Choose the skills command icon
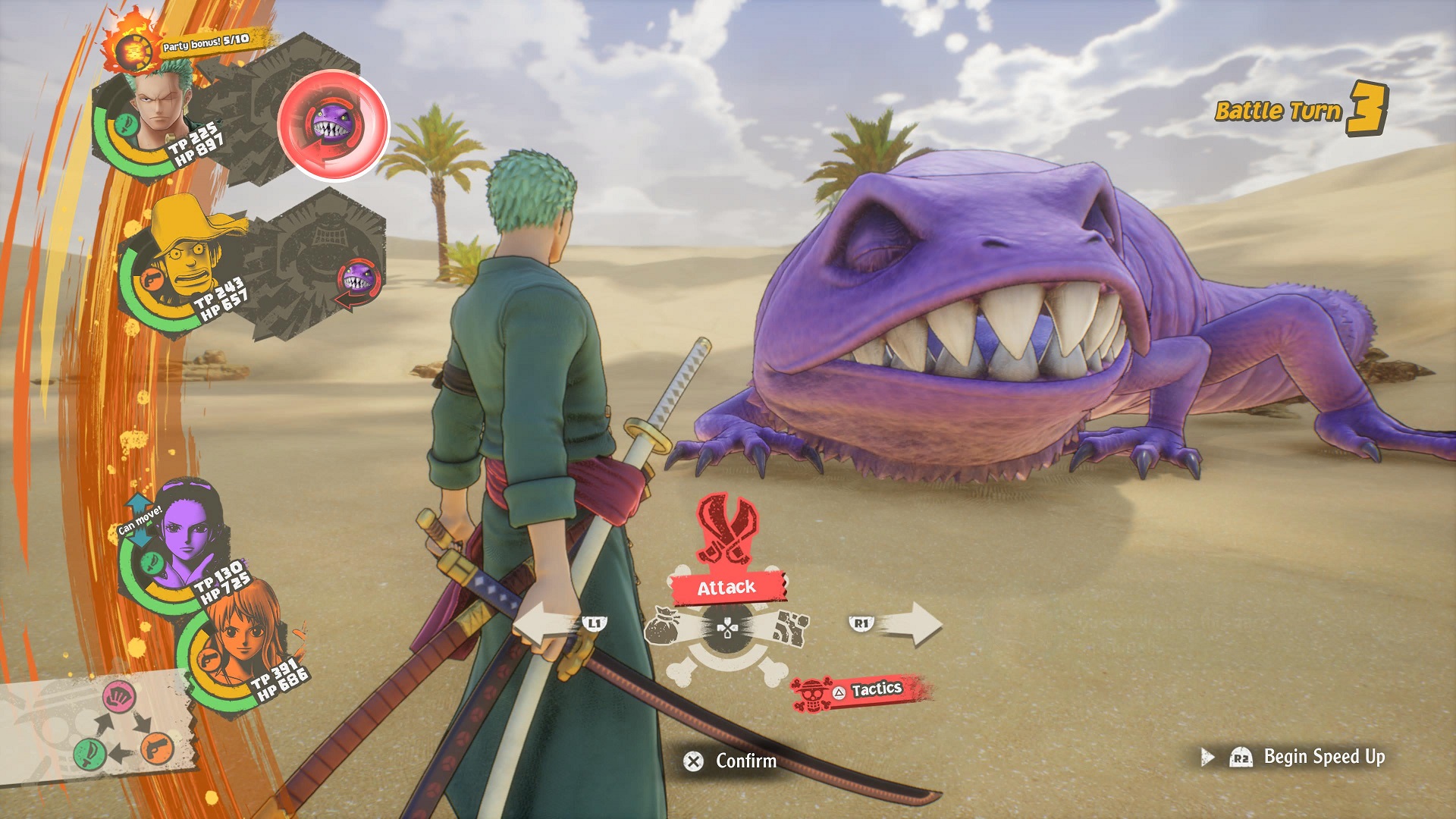 pyautogui.click(x=791, y=628)
